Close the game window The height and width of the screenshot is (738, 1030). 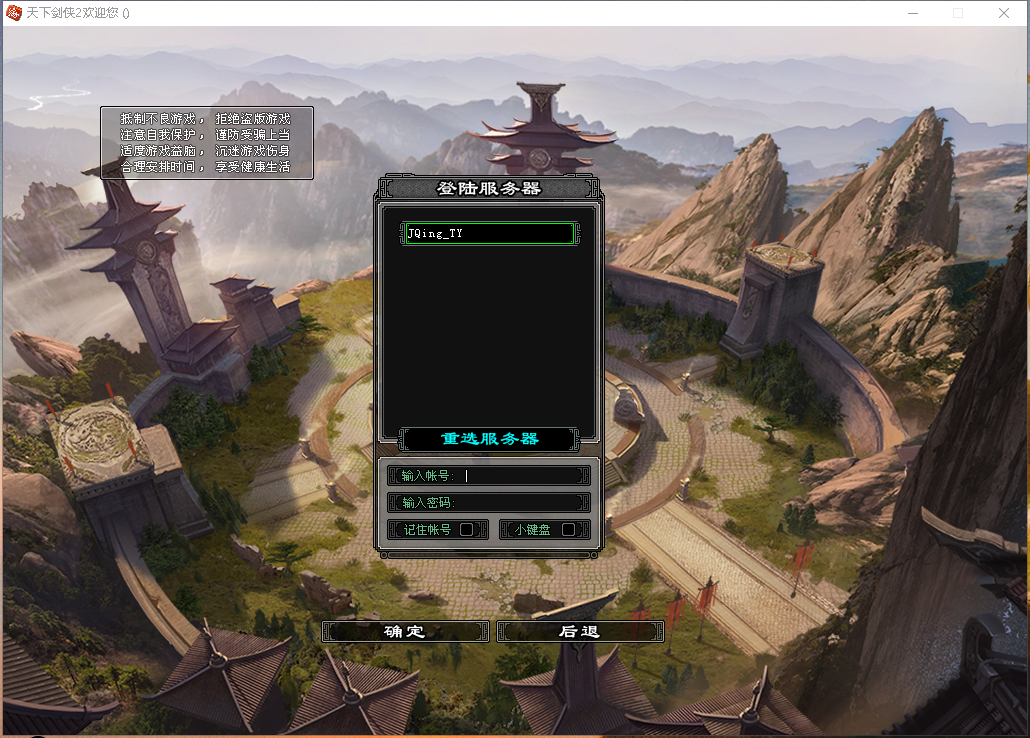pyautogui.click(x=1004, y=13)
